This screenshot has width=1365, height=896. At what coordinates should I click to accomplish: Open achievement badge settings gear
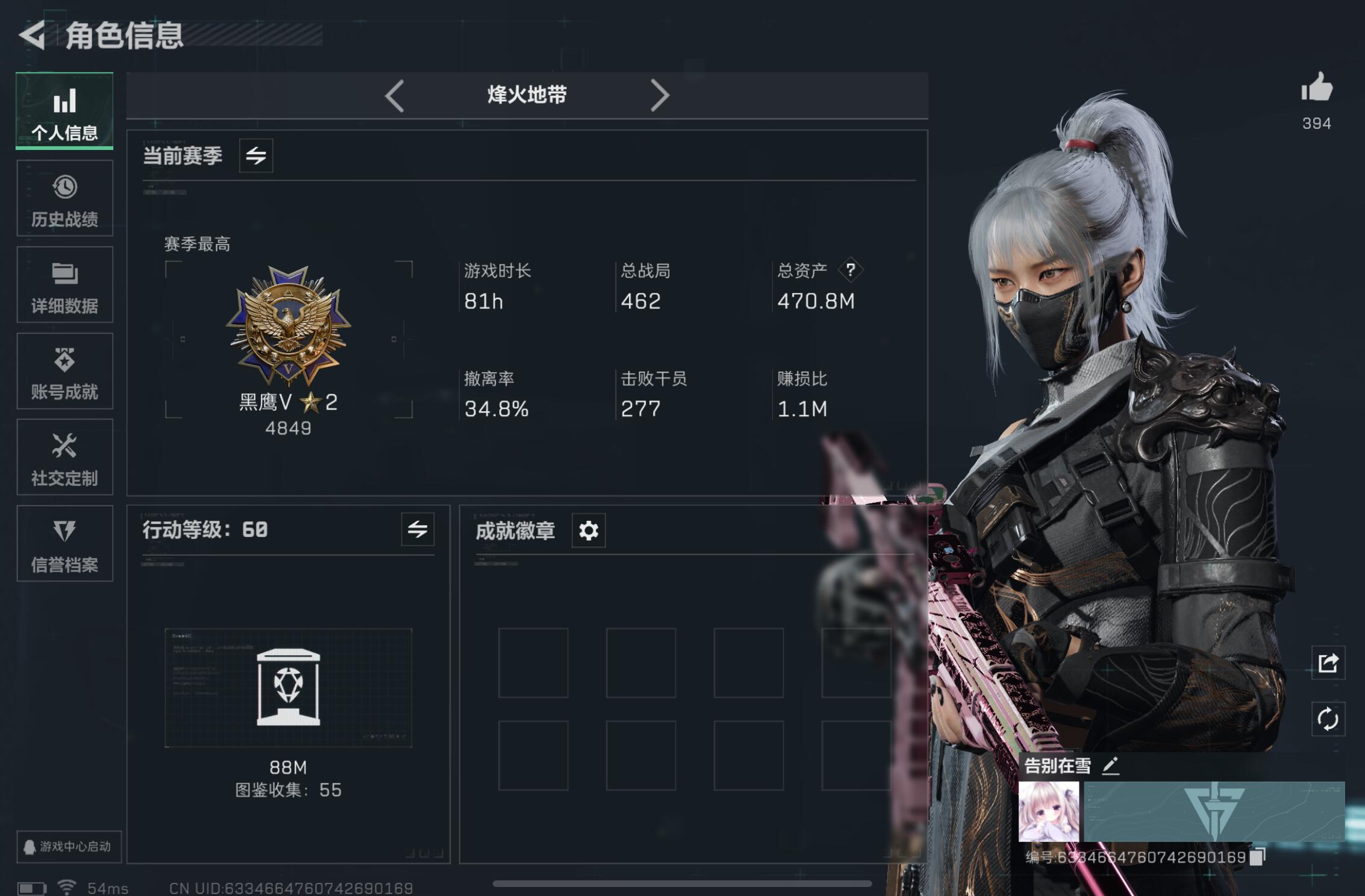click(588, 530)
